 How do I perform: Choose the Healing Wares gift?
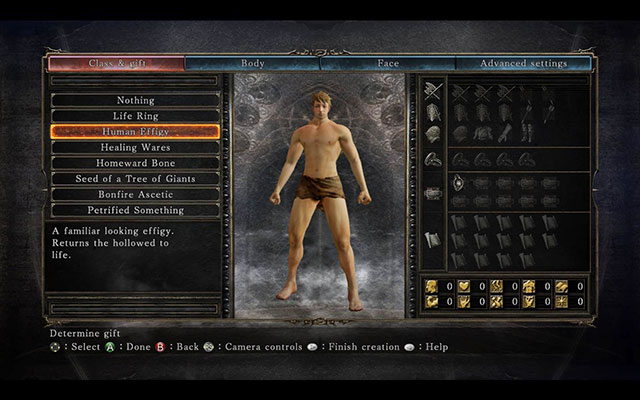click(135, 147)
